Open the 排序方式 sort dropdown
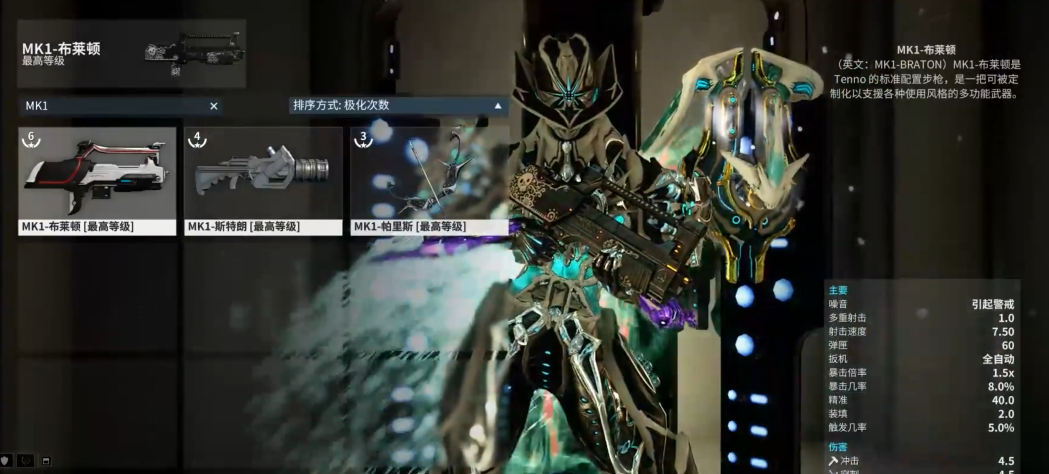 [x=397, y=105]
